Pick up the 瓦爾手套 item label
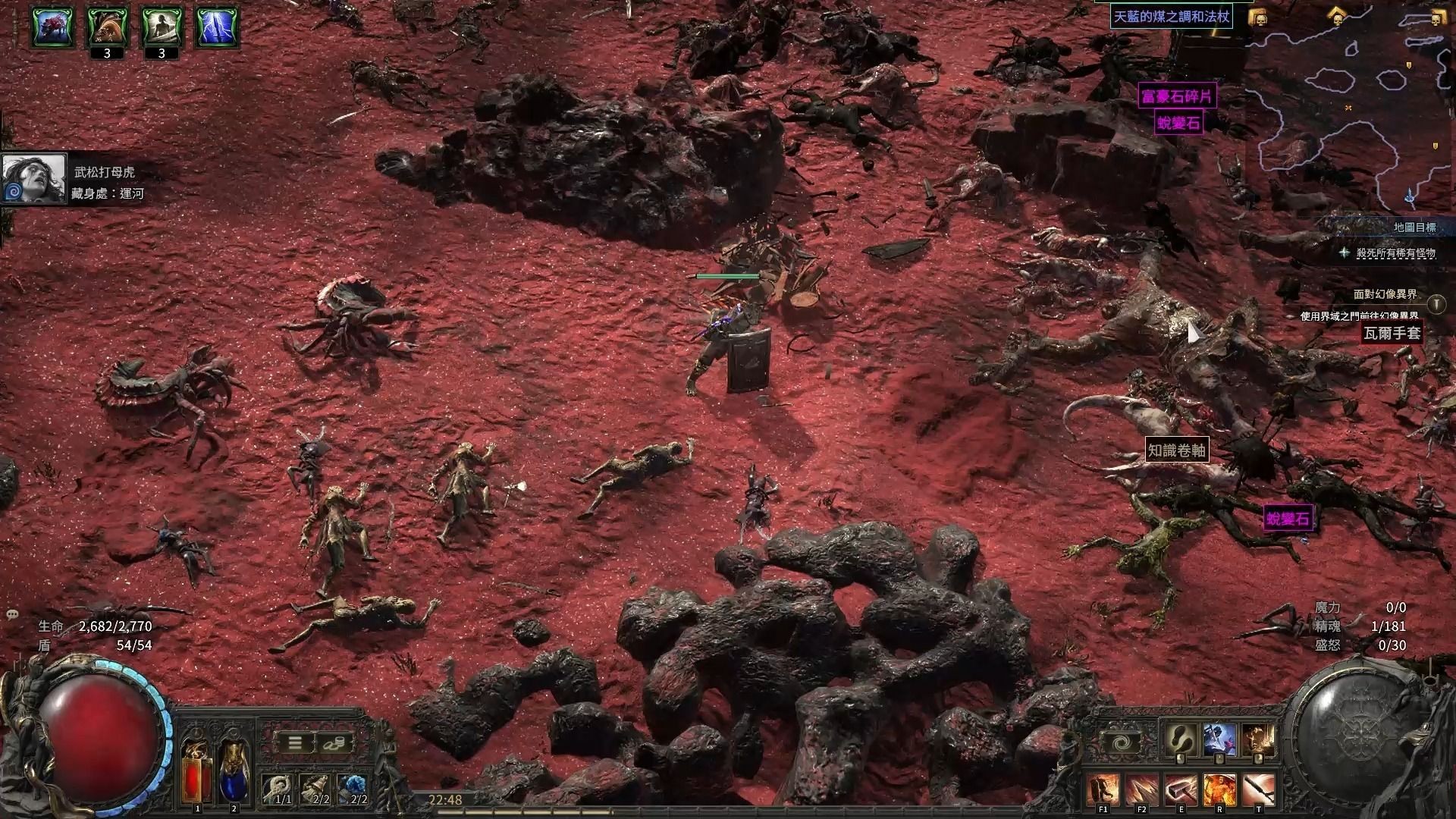 coord(1392,333)
